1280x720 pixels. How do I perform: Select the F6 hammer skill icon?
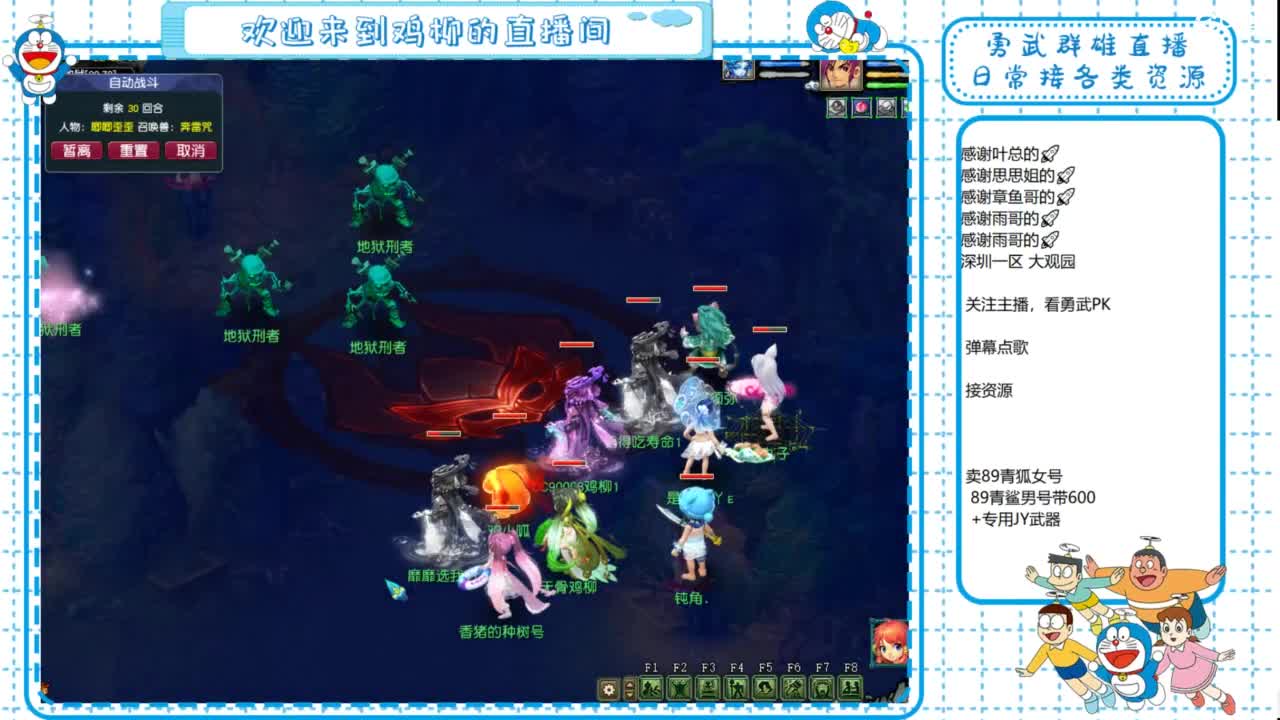[x=792, y=687]
